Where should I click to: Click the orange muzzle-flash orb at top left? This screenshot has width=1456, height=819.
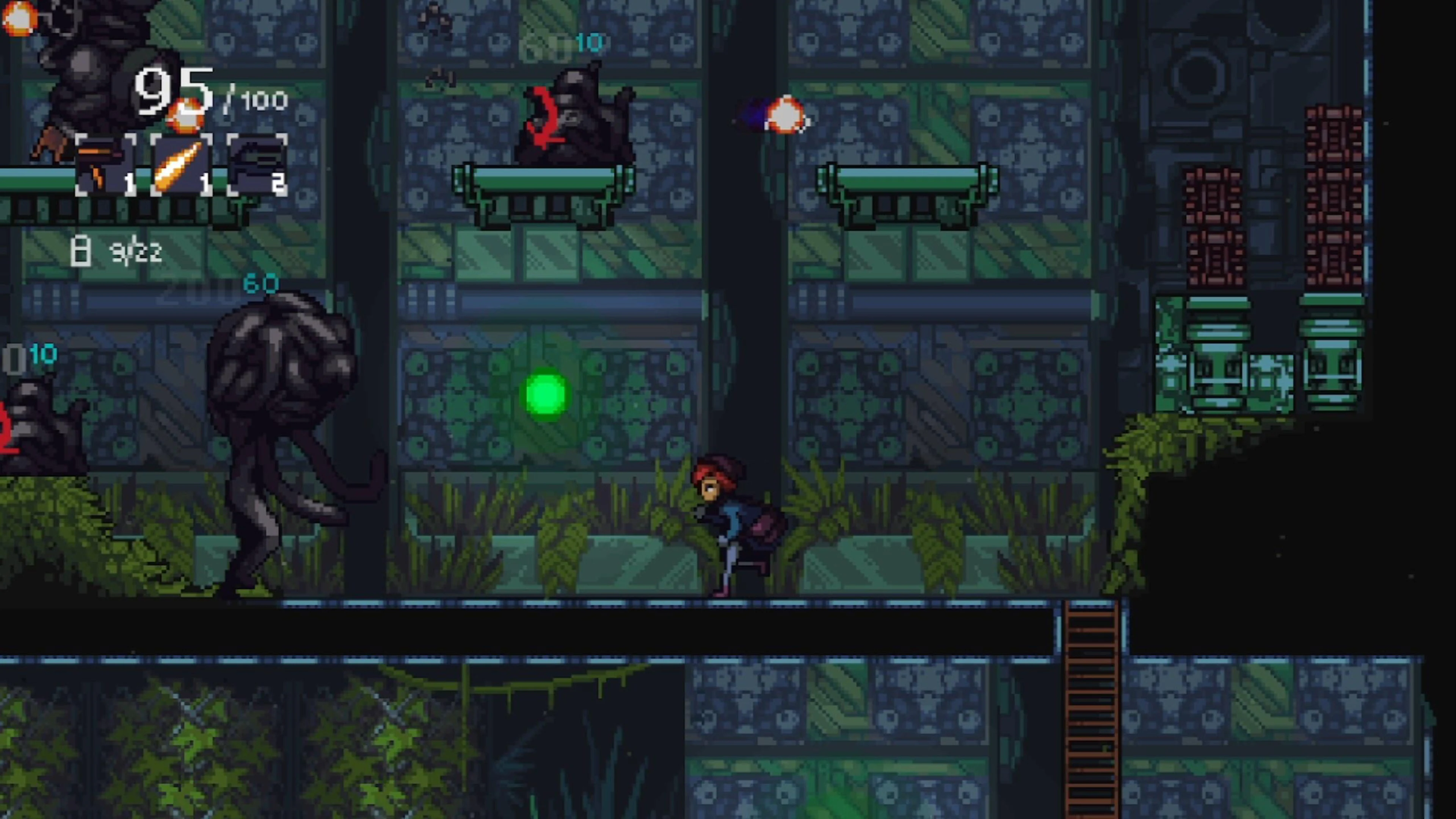click(20, 20)
